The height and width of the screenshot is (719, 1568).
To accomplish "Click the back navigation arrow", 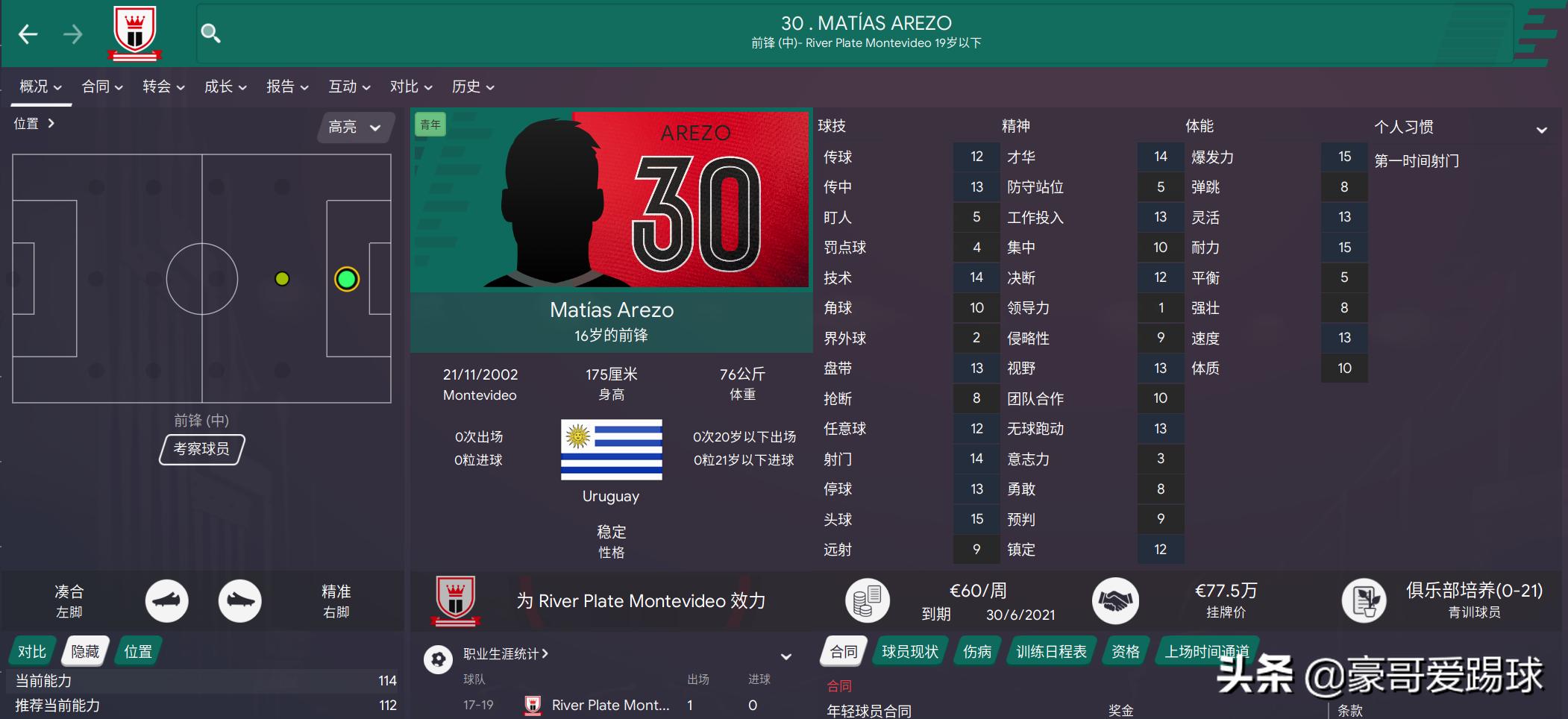I will (28, 33).
